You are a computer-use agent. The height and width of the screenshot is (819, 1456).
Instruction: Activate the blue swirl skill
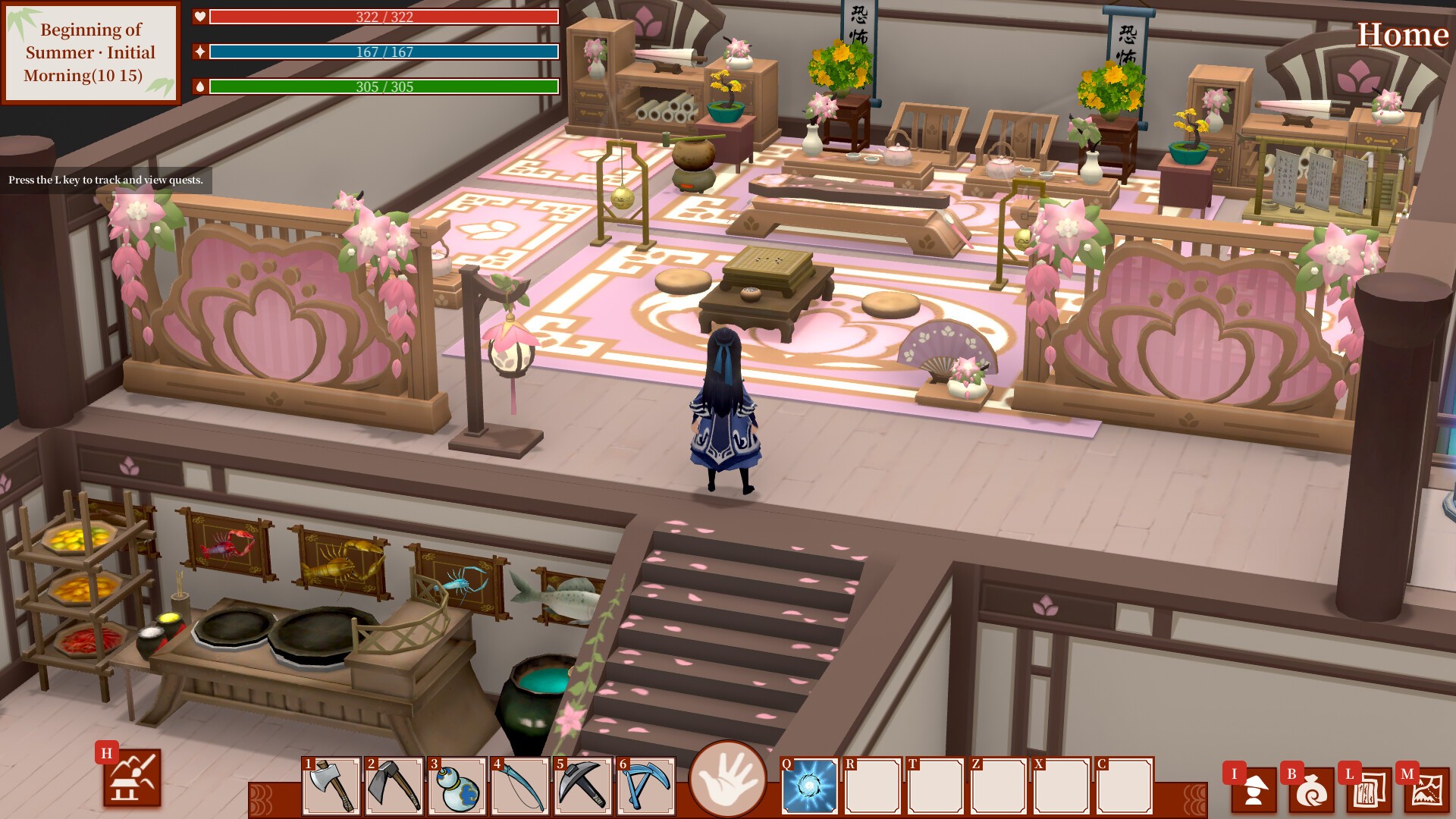[810, 786]
